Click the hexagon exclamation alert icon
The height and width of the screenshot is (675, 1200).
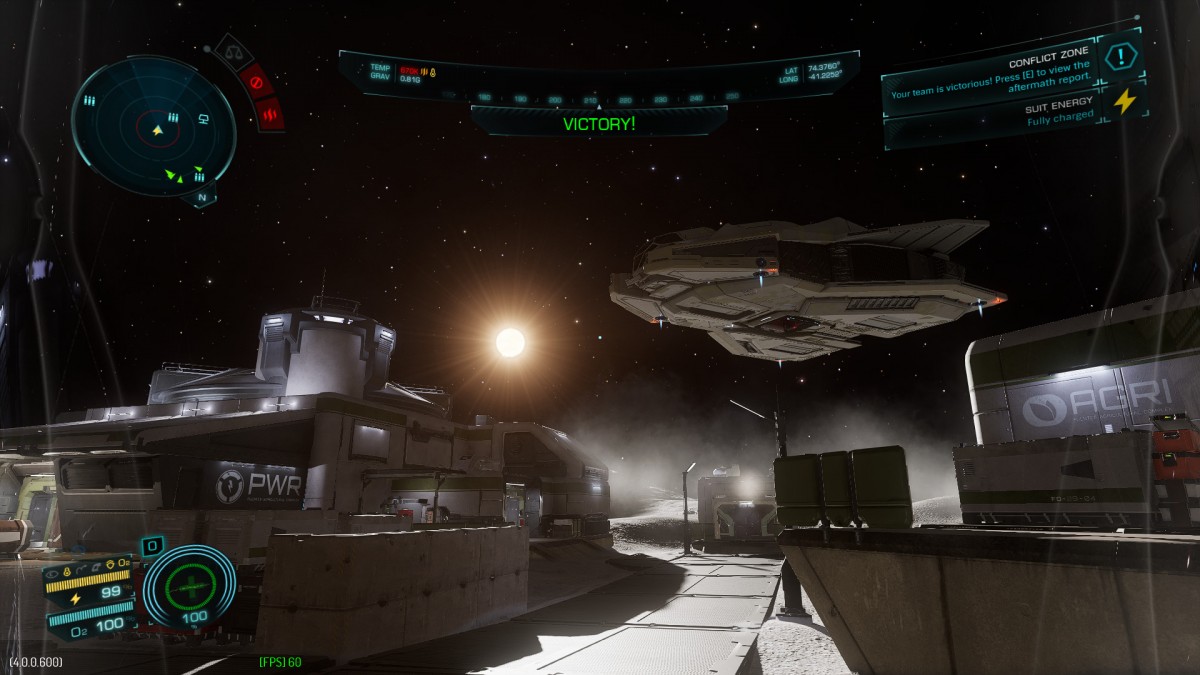1121,57
